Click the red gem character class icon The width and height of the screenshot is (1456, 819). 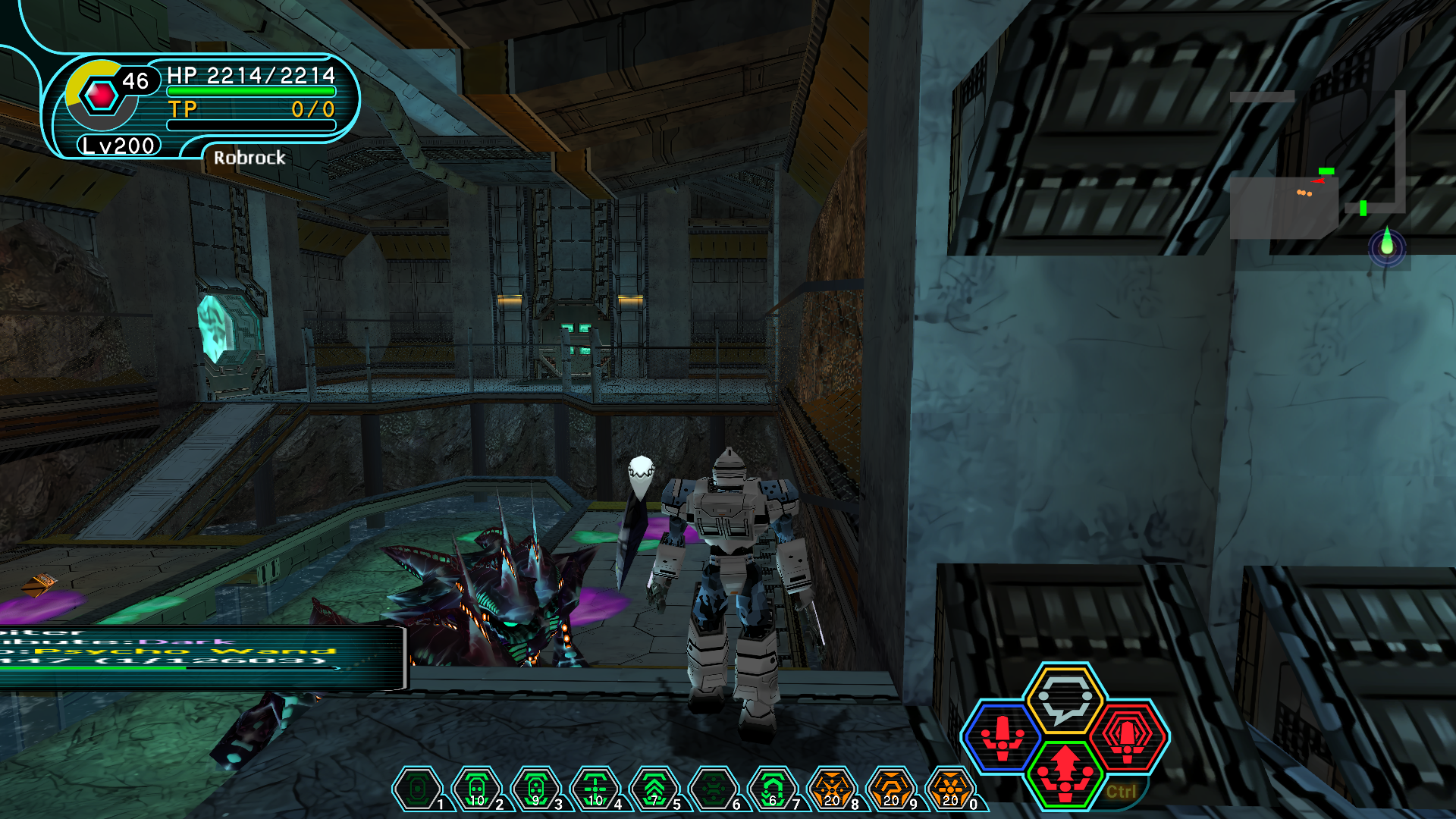[101, 96]
